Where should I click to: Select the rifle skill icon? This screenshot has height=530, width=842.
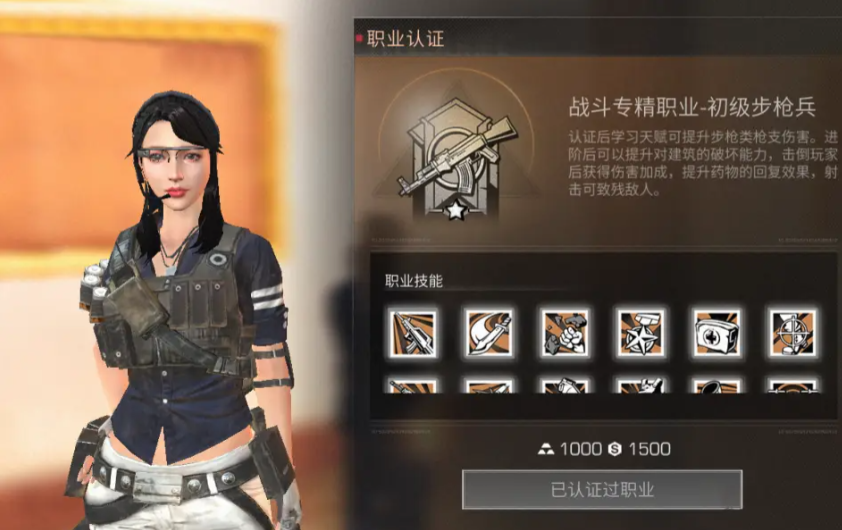point(412,333)
